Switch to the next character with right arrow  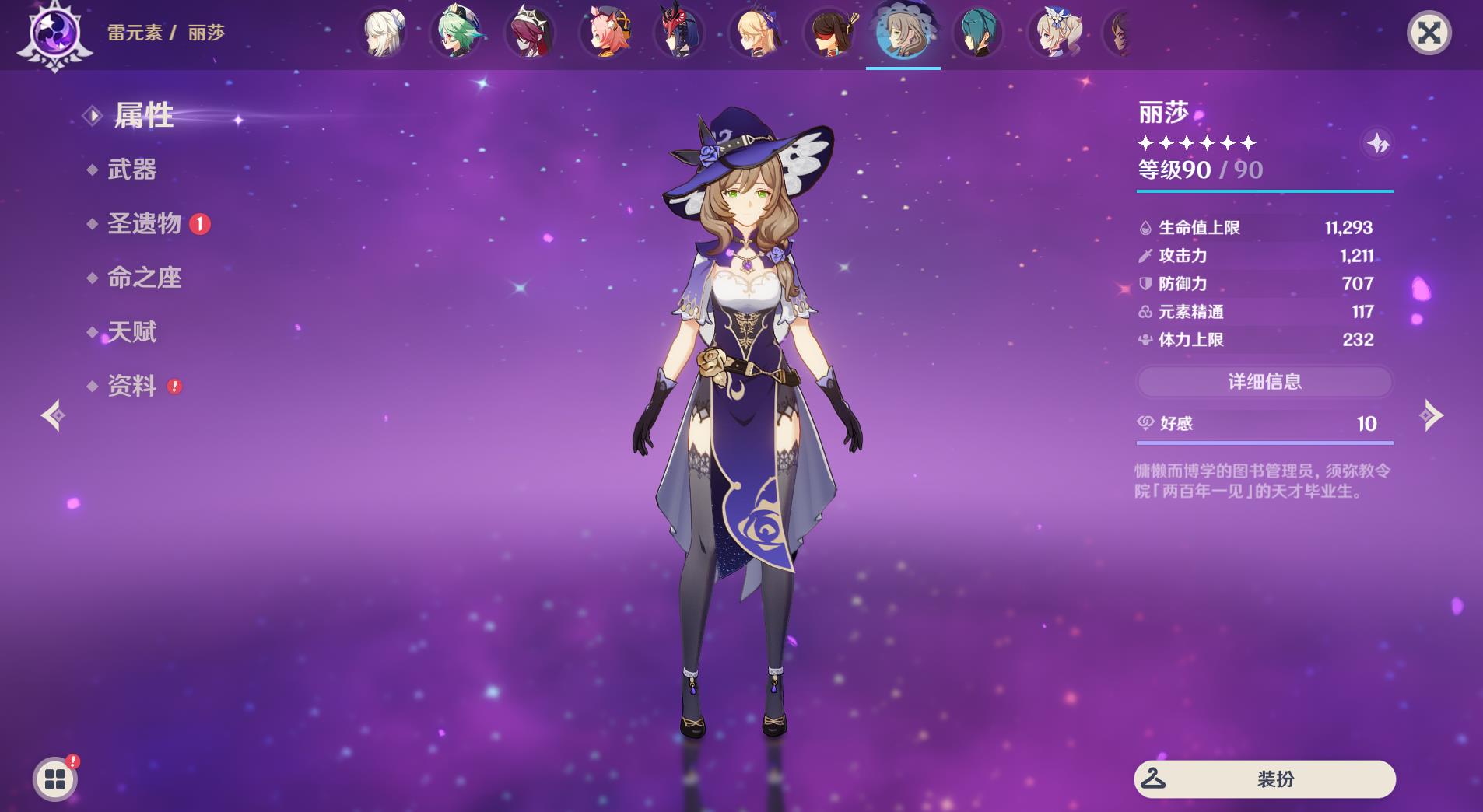pyautogui.click(x=1432, y=415)
